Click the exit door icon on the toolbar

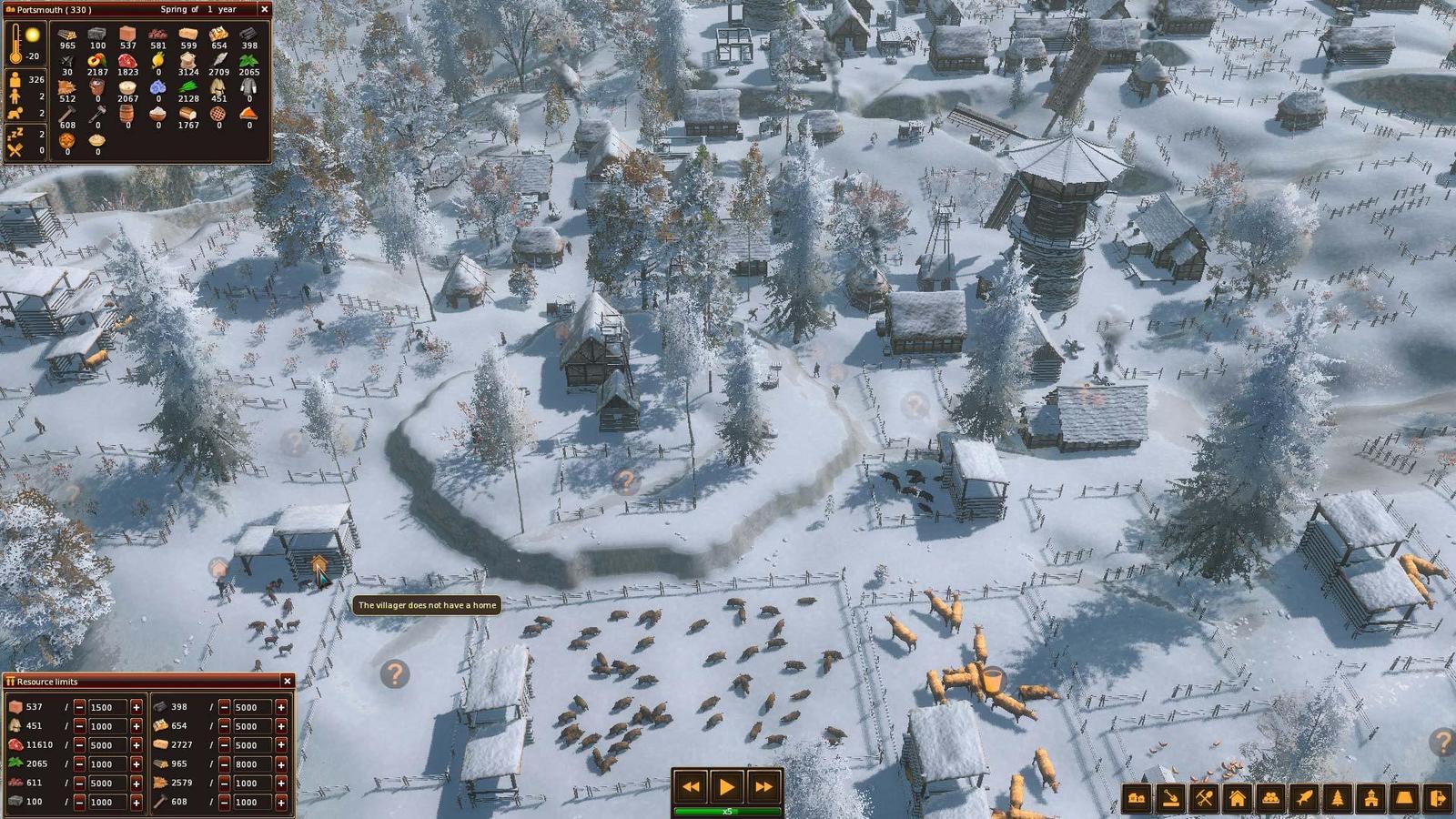(1436, 797)
